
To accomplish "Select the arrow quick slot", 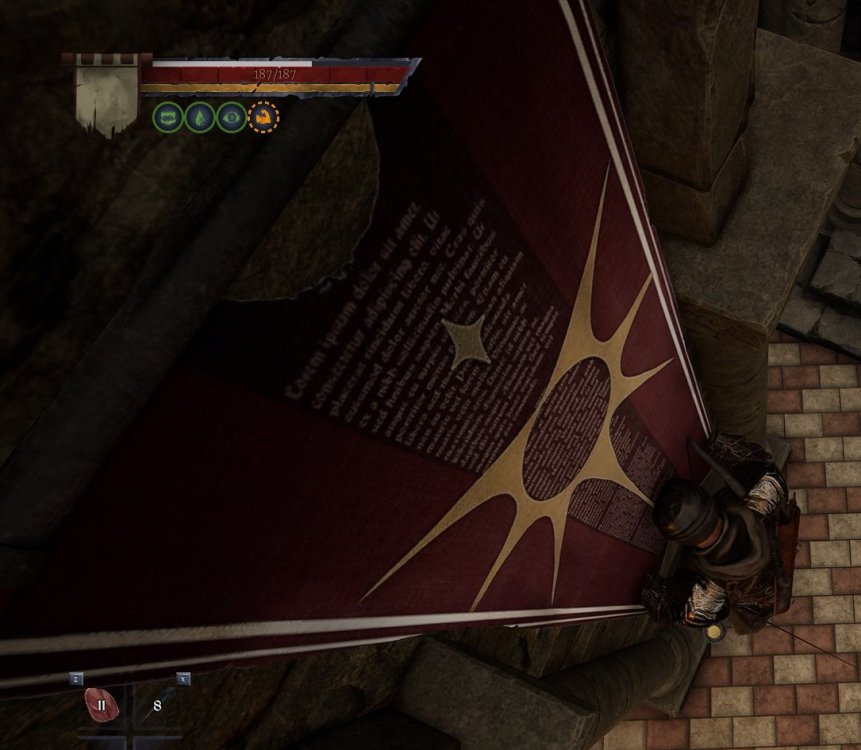I will [x=159, y=704].
